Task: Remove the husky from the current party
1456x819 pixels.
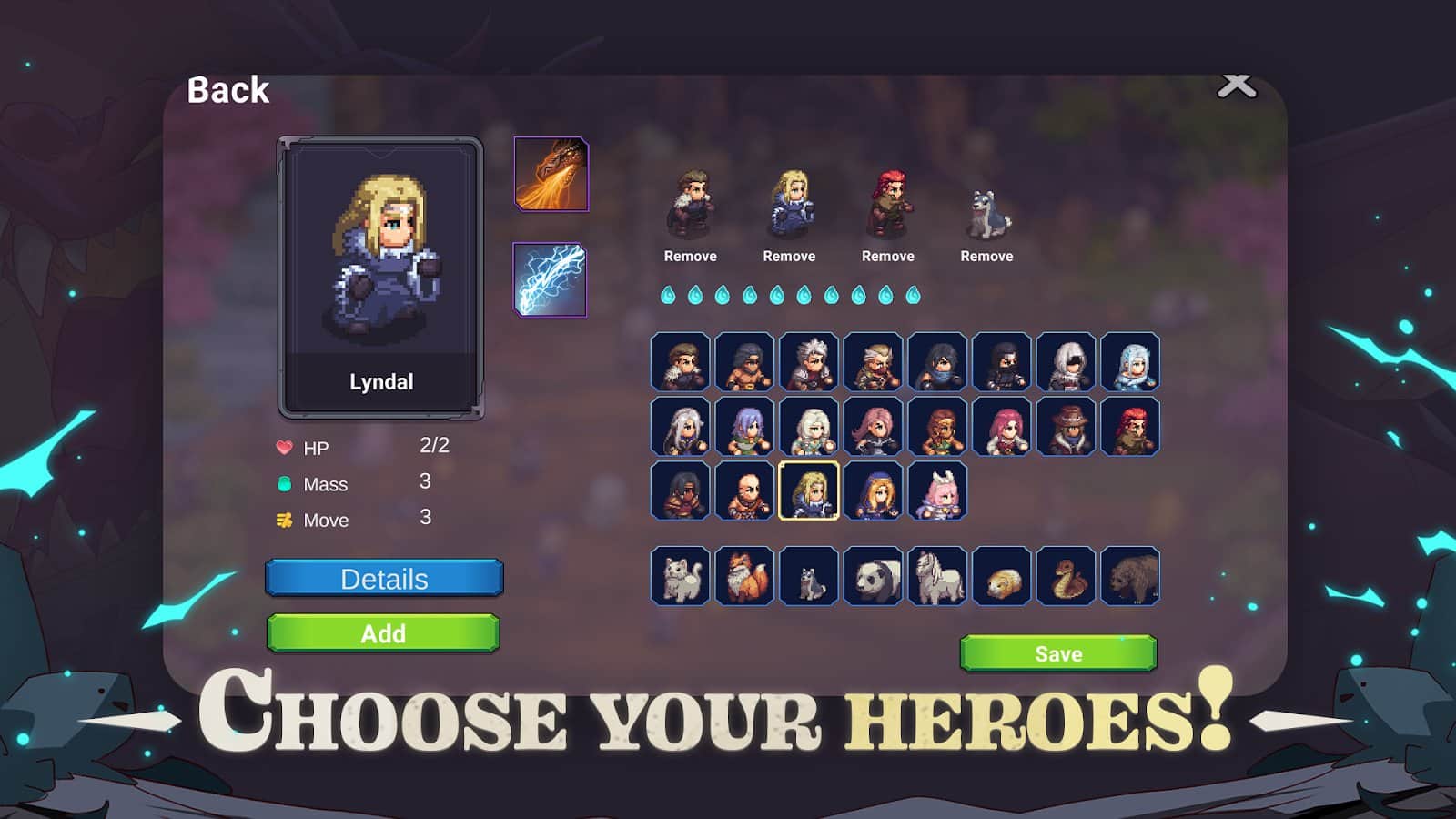Action: tap(986, 256)
